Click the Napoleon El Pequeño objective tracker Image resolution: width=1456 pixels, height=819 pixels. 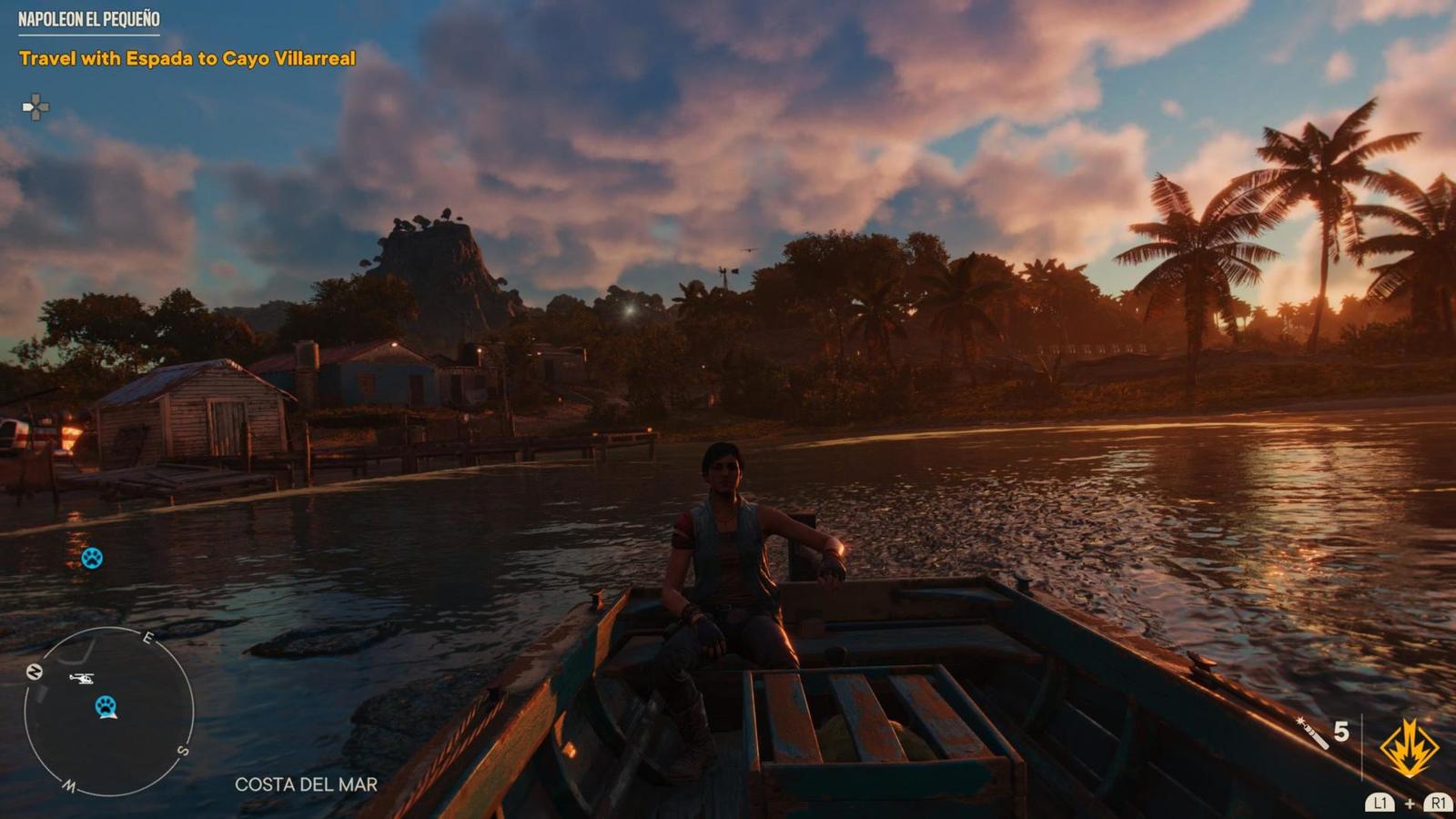pyautogui.click(x=89, y=19)
